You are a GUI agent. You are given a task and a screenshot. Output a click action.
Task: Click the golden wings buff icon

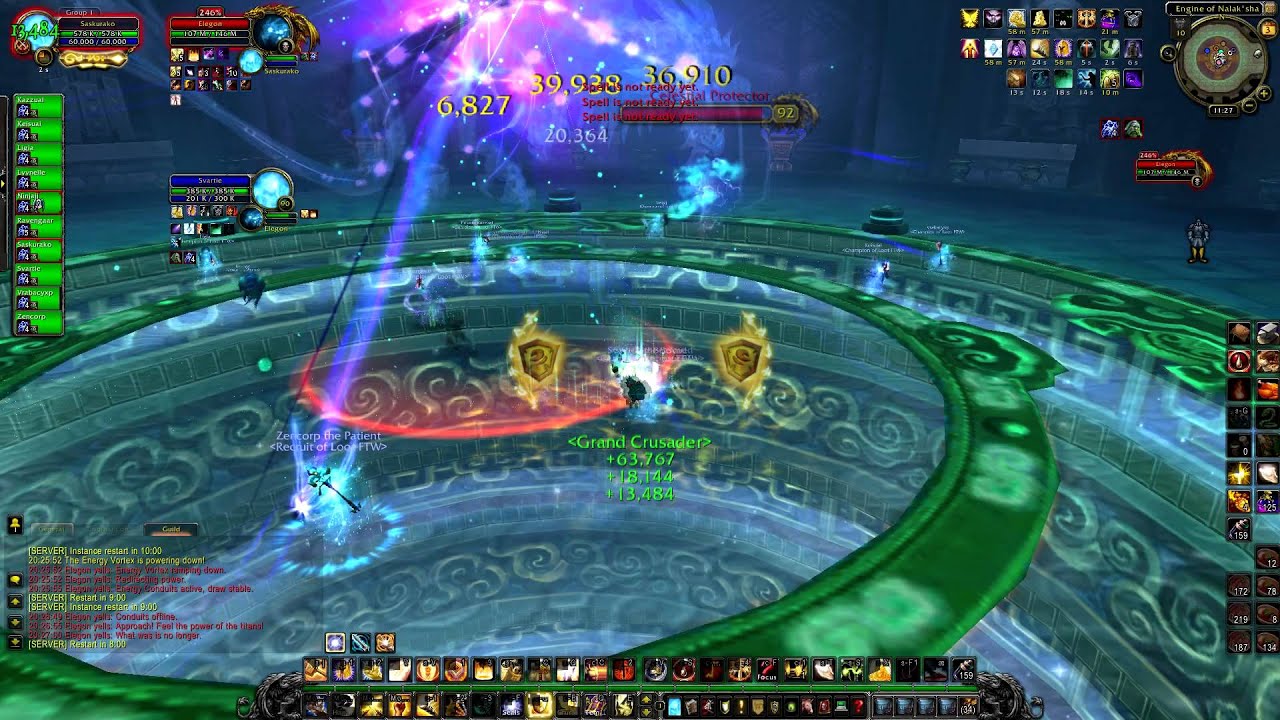970,19
